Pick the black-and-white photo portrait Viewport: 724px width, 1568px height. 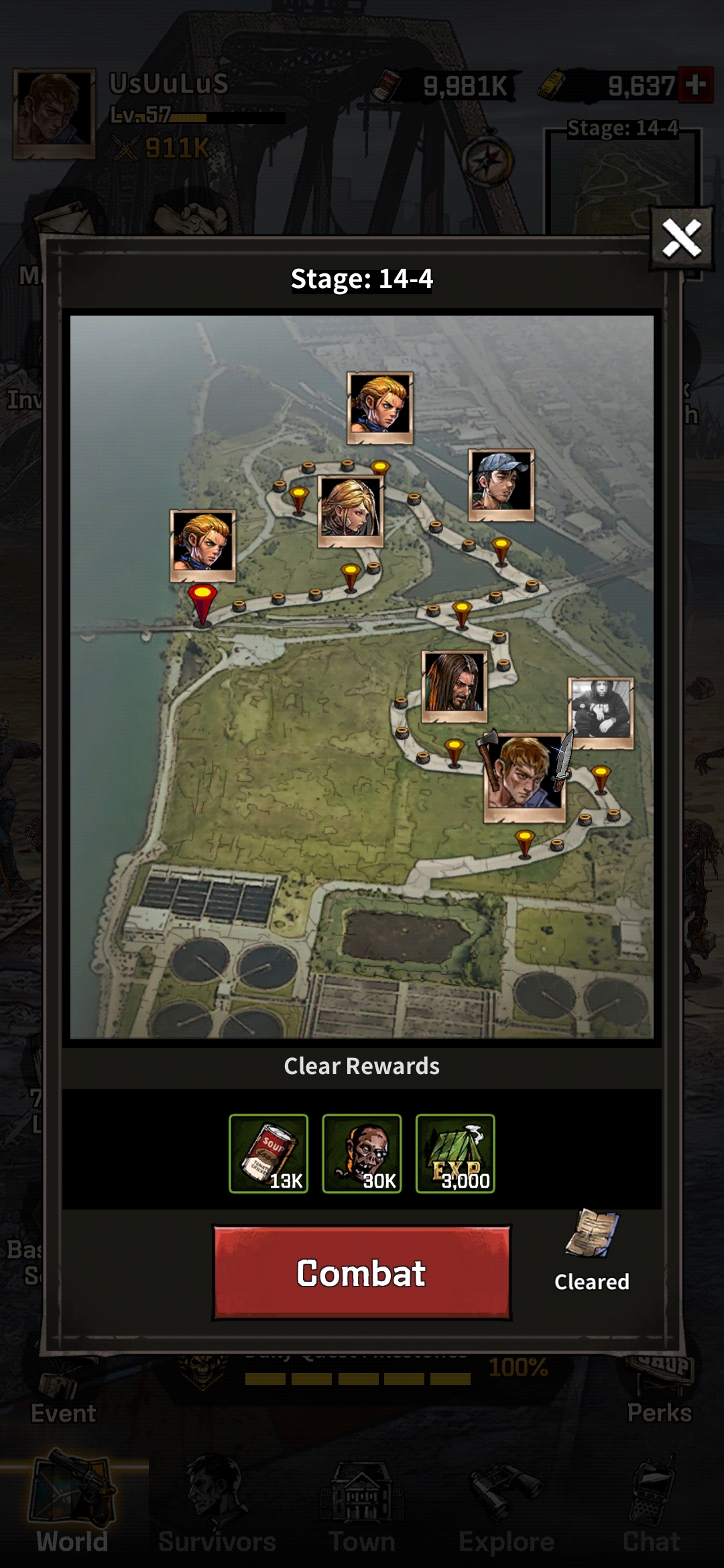click(x=600, y=712)
